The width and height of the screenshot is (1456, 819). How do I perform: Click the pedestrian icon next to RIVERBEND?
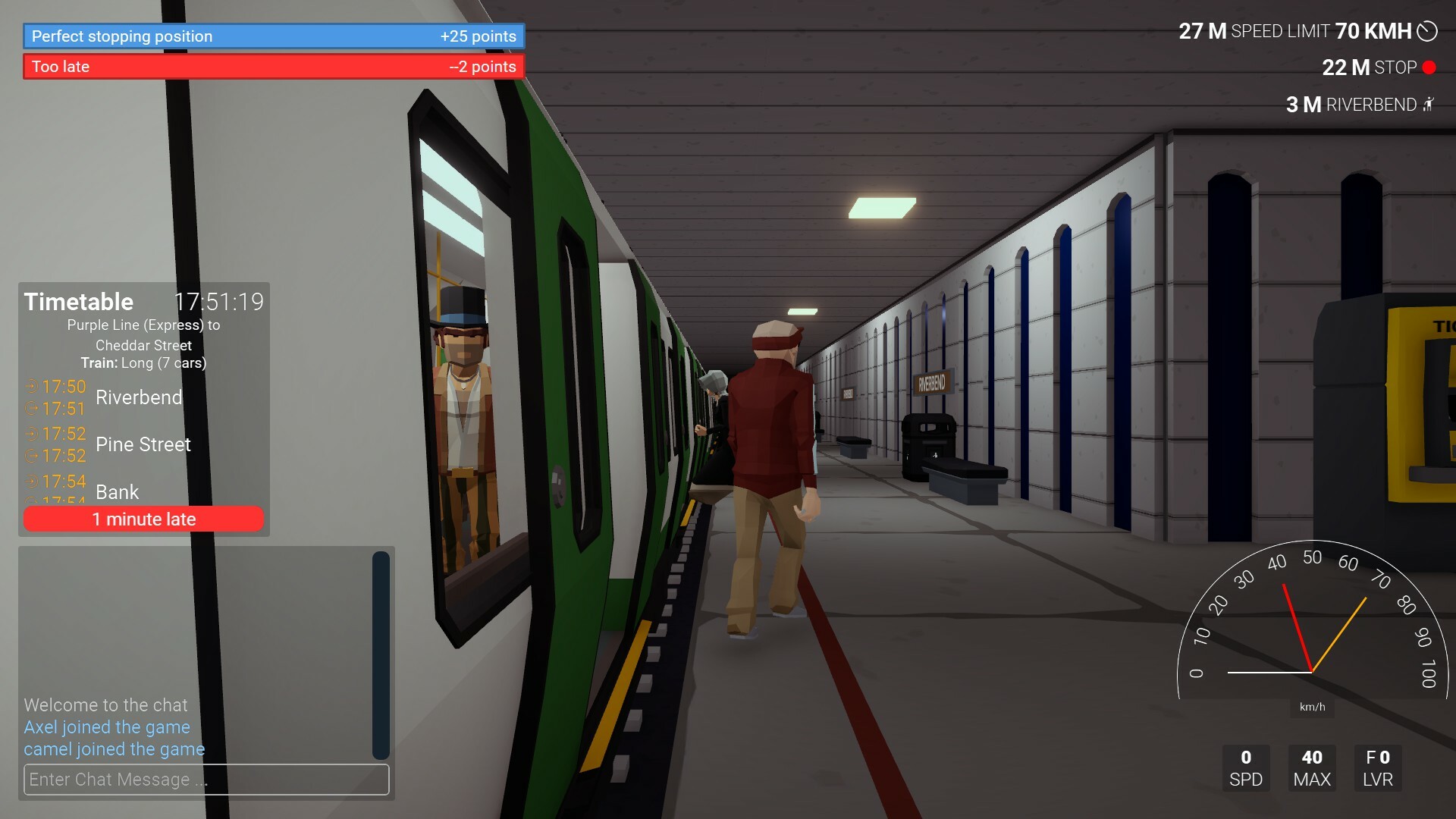pos(1429,105)
